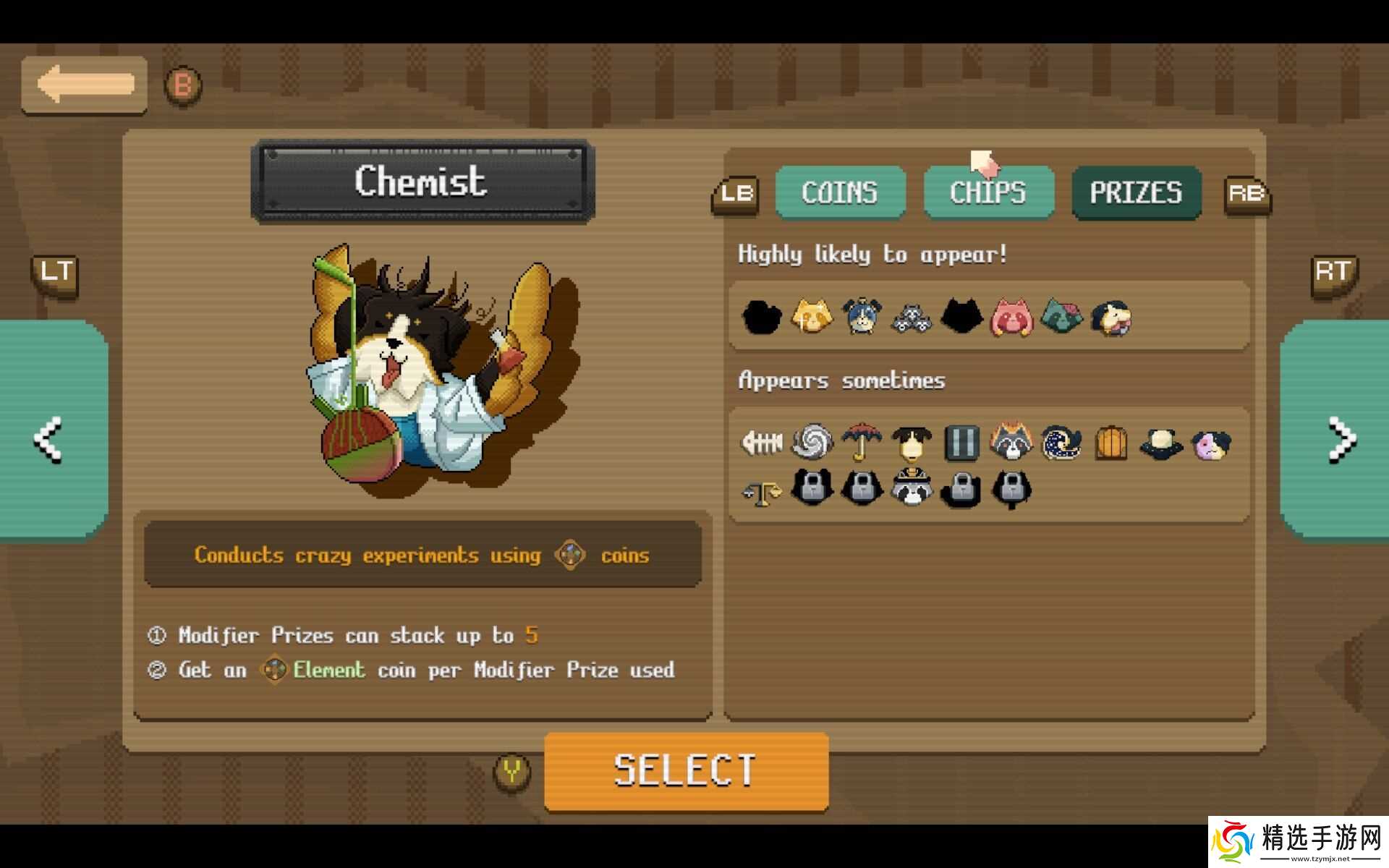Open the CHIPS tab
Screen dimensions: 1389x868
988,192
